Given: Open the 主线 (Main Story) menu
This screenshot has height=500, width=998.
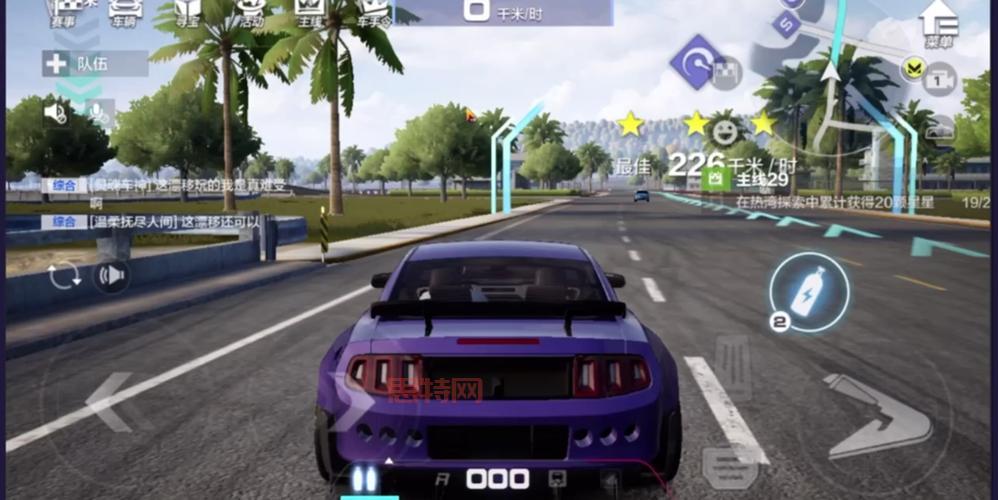Looking at the screenshot, I should coord(312,12).
